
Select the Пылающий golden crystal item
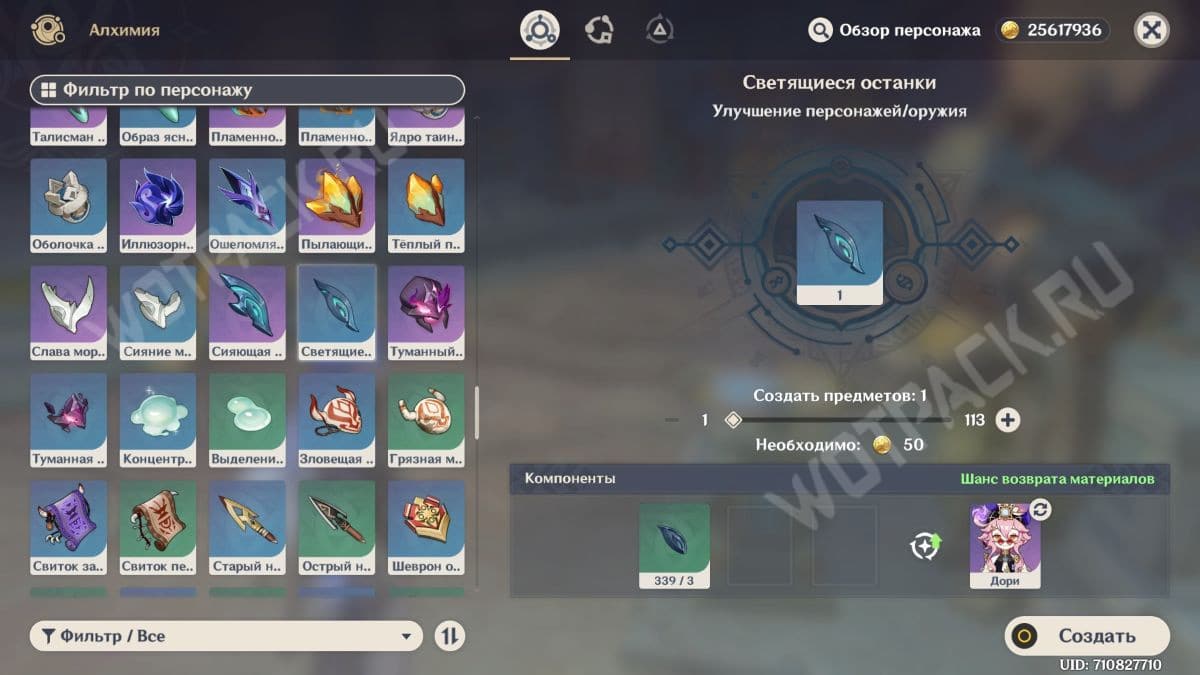coord(337,205)
